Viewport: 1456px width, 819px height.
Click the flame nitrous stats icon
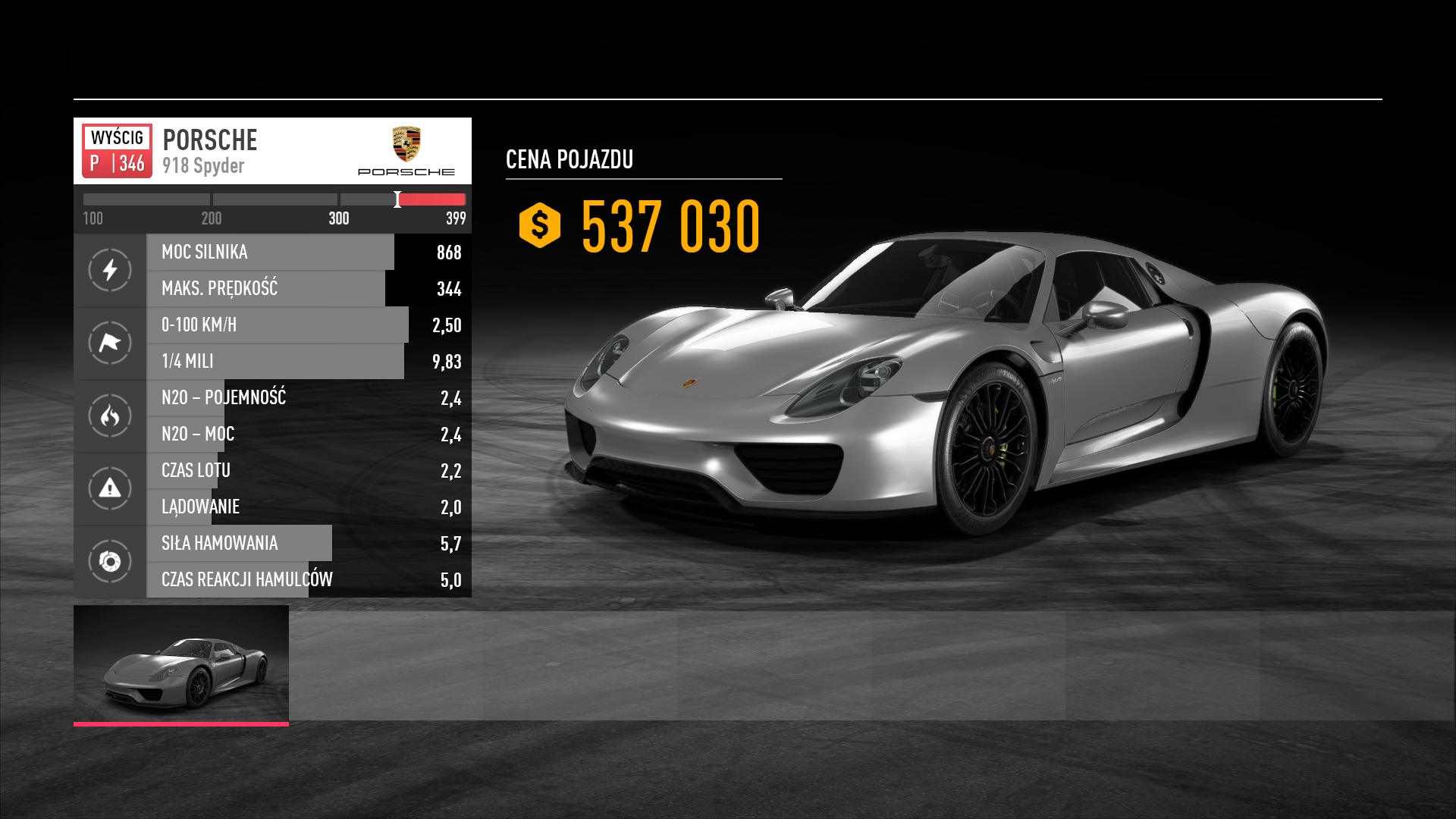pos(110,416)
